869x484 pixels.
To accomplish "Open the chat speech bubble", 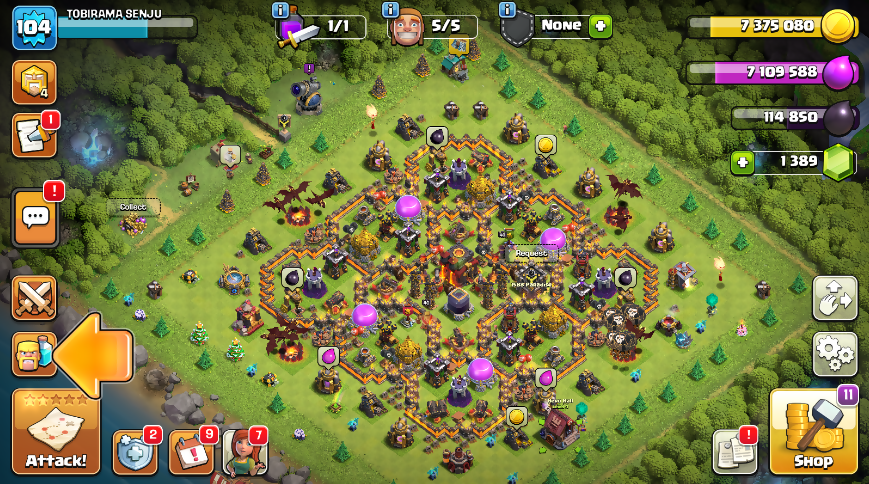I will pyautogui.click(x=34, y=216).
